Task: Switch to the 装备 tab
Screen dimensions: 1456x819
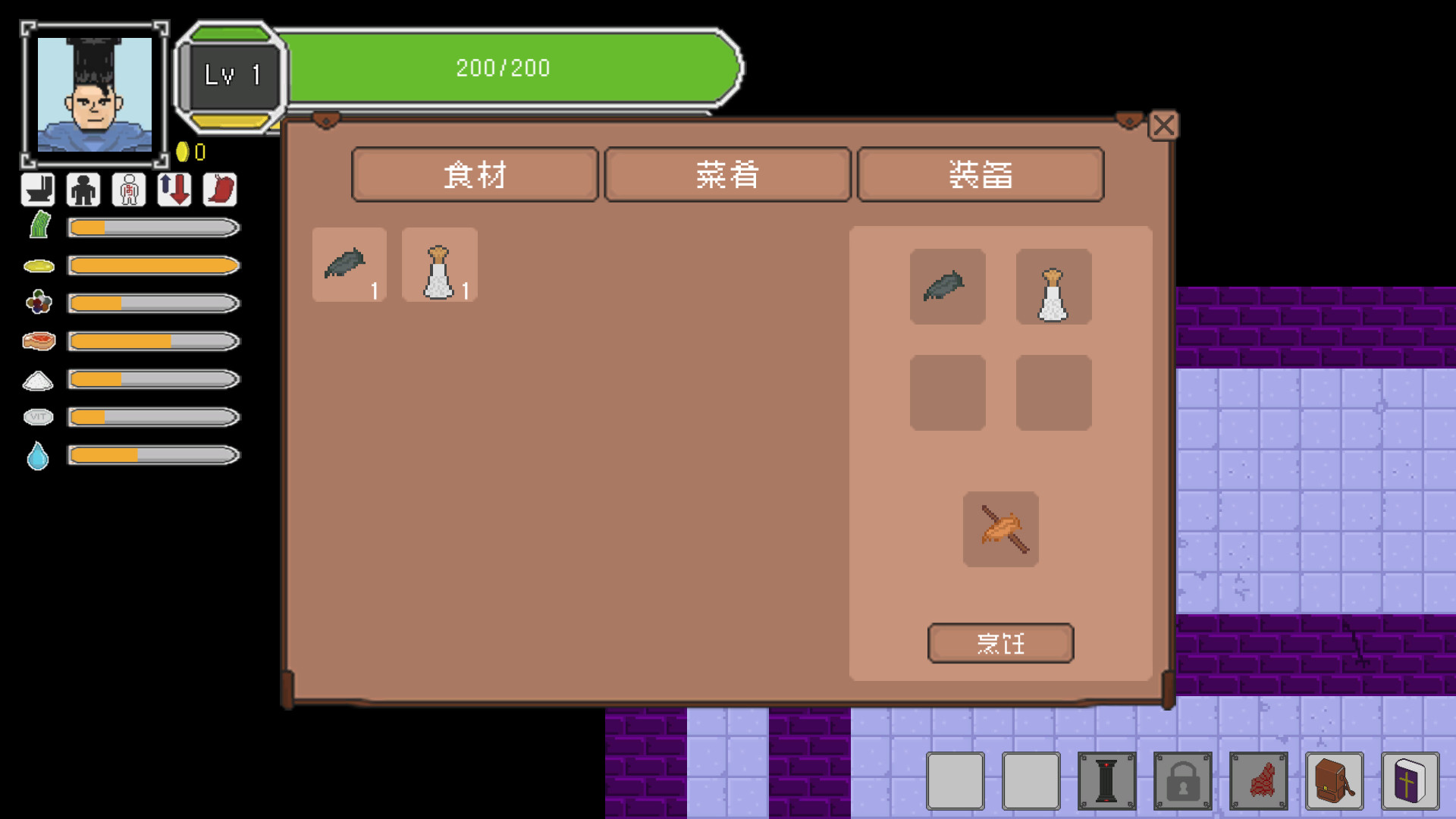Action: [980, 174]
